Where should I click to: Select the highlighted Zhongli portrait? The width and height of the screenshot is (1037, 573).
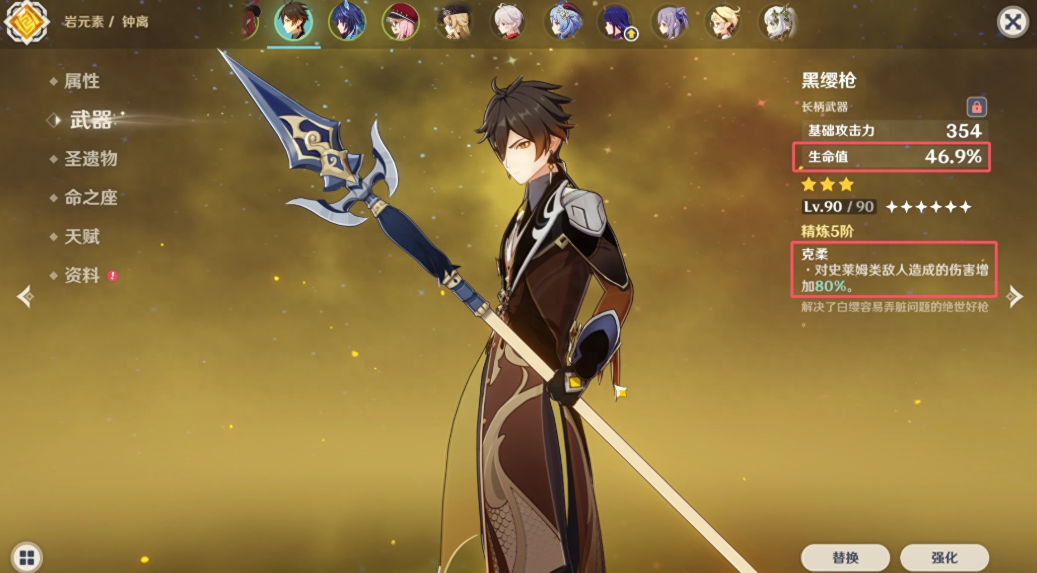tap(293, 21)
